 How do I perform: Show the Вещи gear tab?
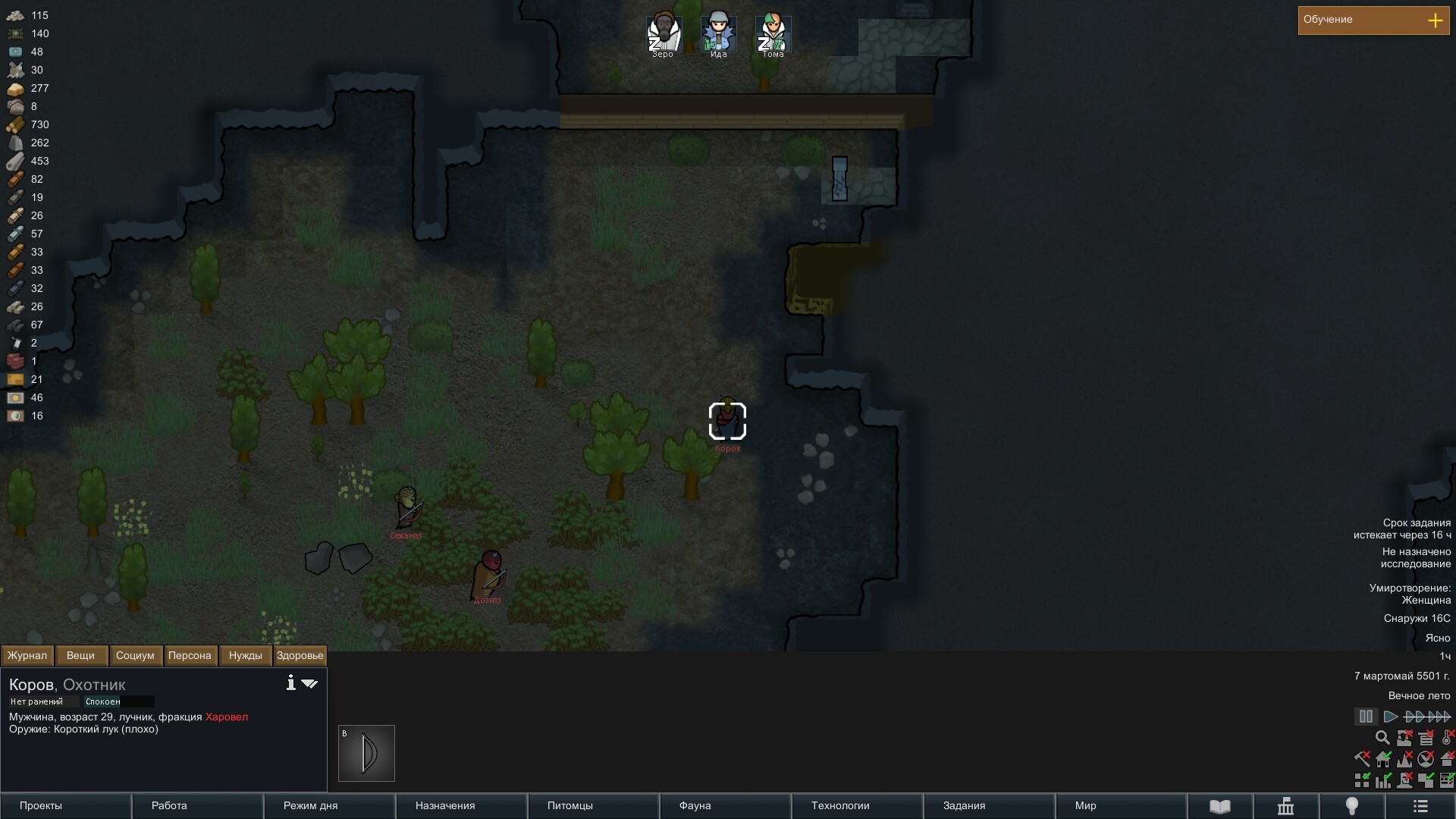pyautogui.click(x=80, y=655)
